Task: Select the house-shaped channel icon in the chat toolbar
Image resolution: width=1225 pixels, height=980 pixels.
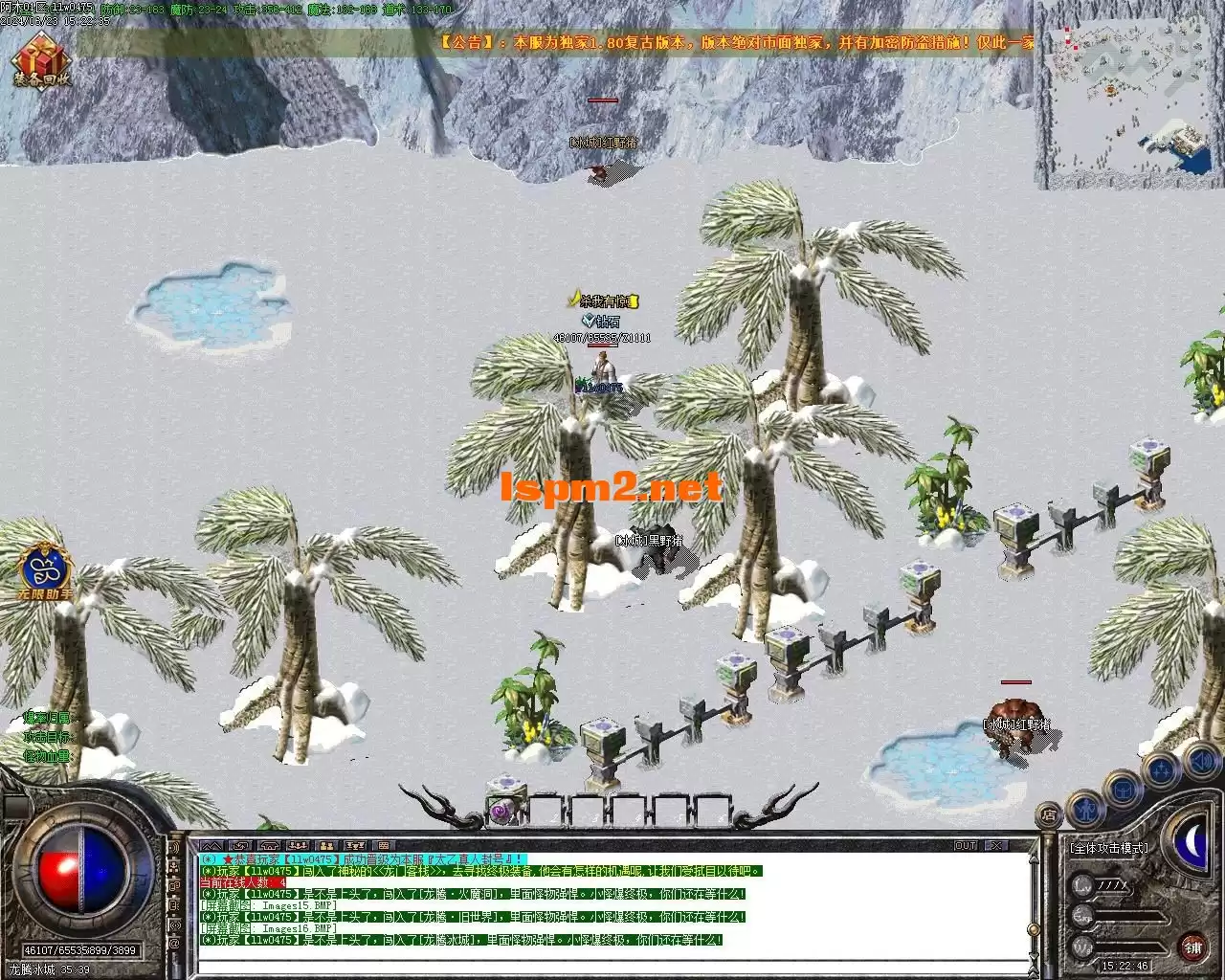Action: pos(269,846)
